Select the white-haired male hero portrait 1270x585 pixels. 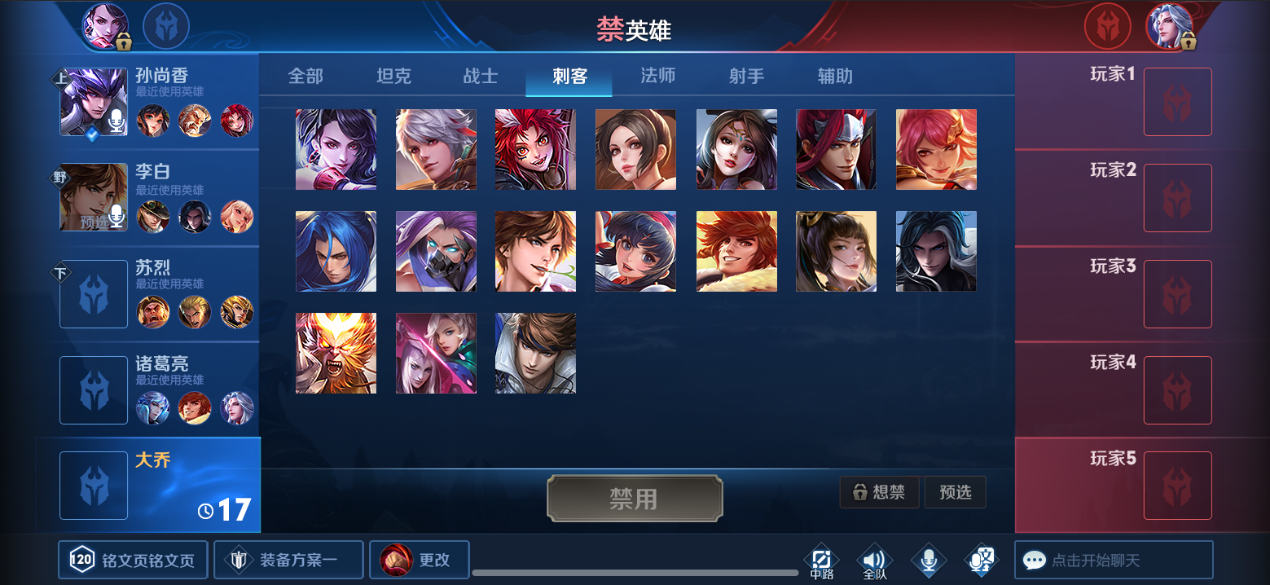(436, 149)
